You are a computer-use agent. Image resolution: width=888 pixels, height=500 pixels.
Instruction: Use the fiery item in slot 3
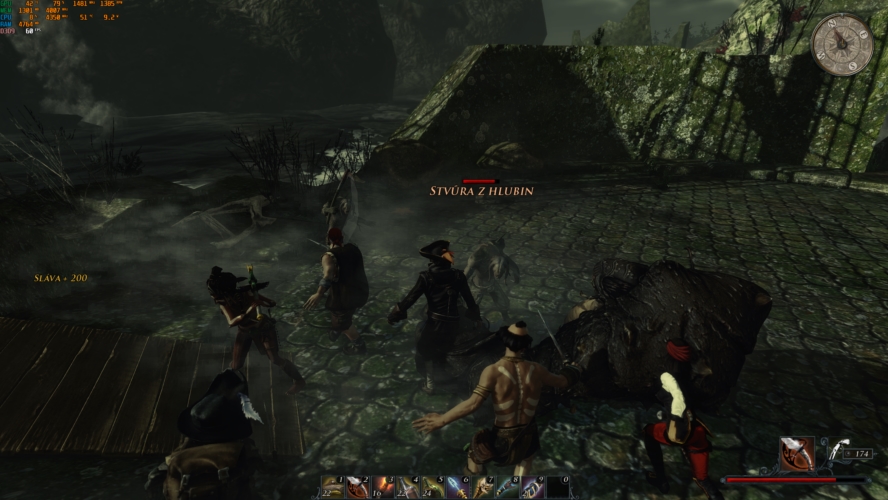(x=383, y=487)
